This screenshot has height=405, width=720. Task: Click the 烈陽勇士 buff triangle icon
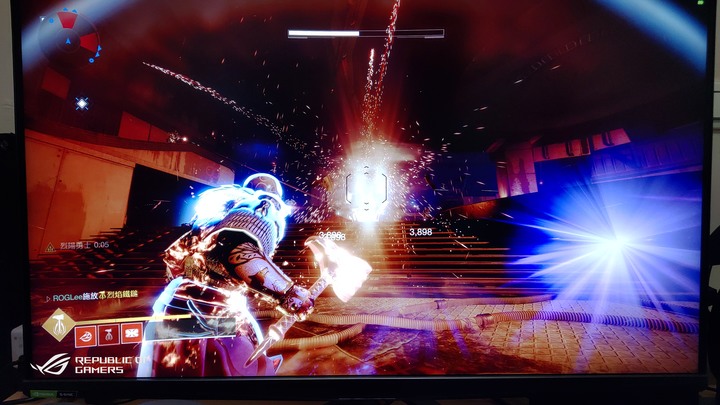click(49, 247)
